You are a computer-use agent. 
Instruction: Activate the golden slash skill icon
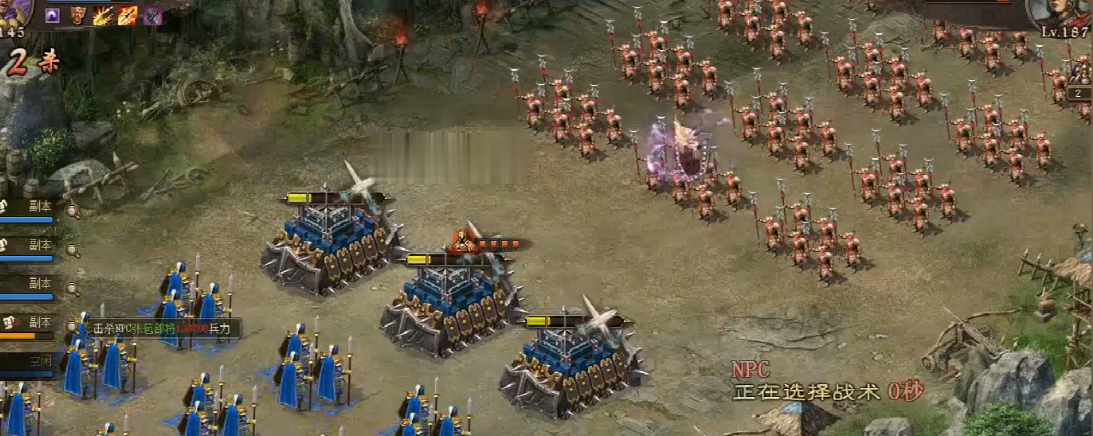[x=103, y=15]
